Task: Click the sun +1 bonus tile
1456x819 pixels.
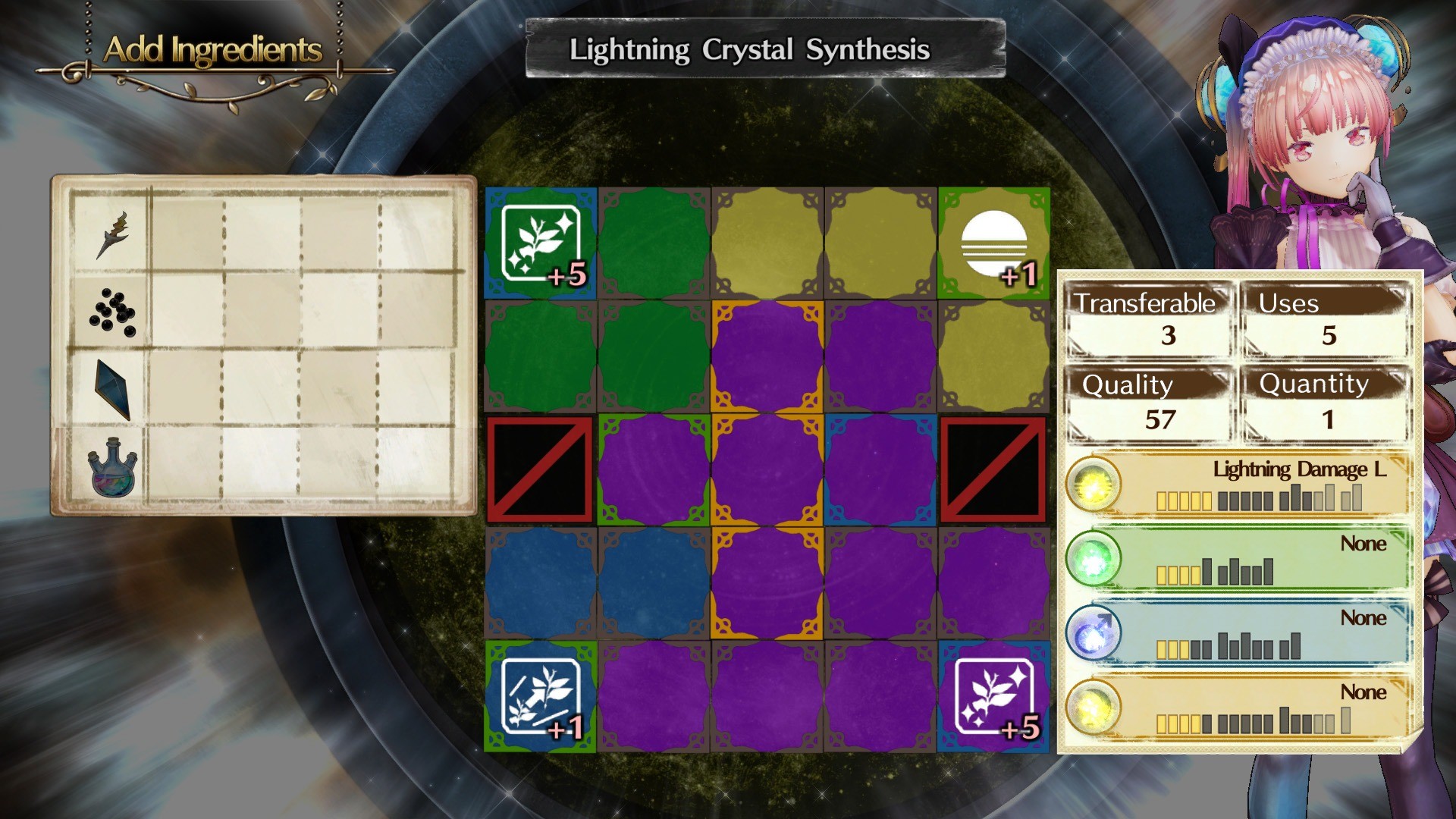Action: (995, 243)
